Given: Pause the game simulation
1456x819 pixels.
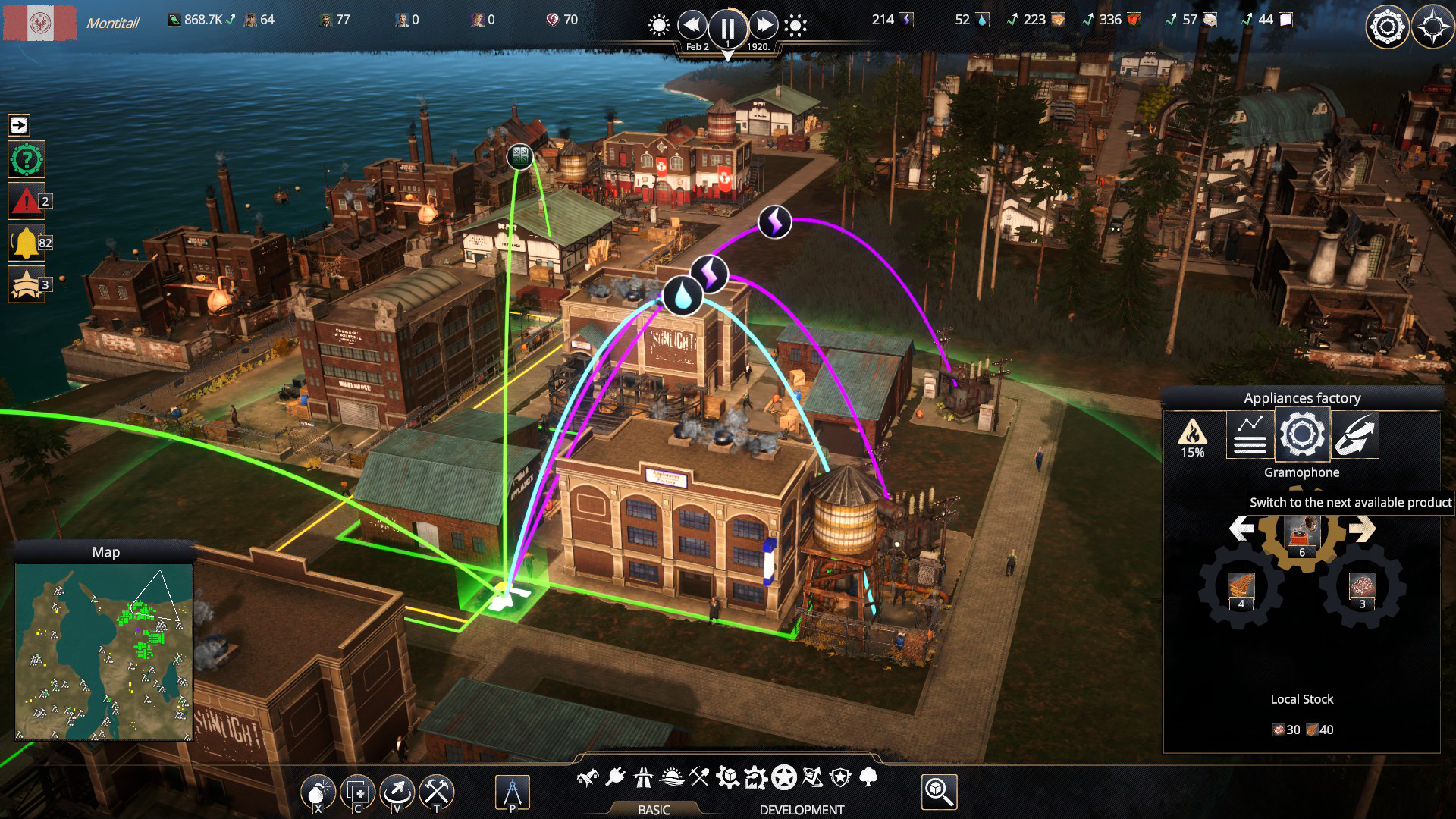Looking at the screenshot, I should [727, 28].
